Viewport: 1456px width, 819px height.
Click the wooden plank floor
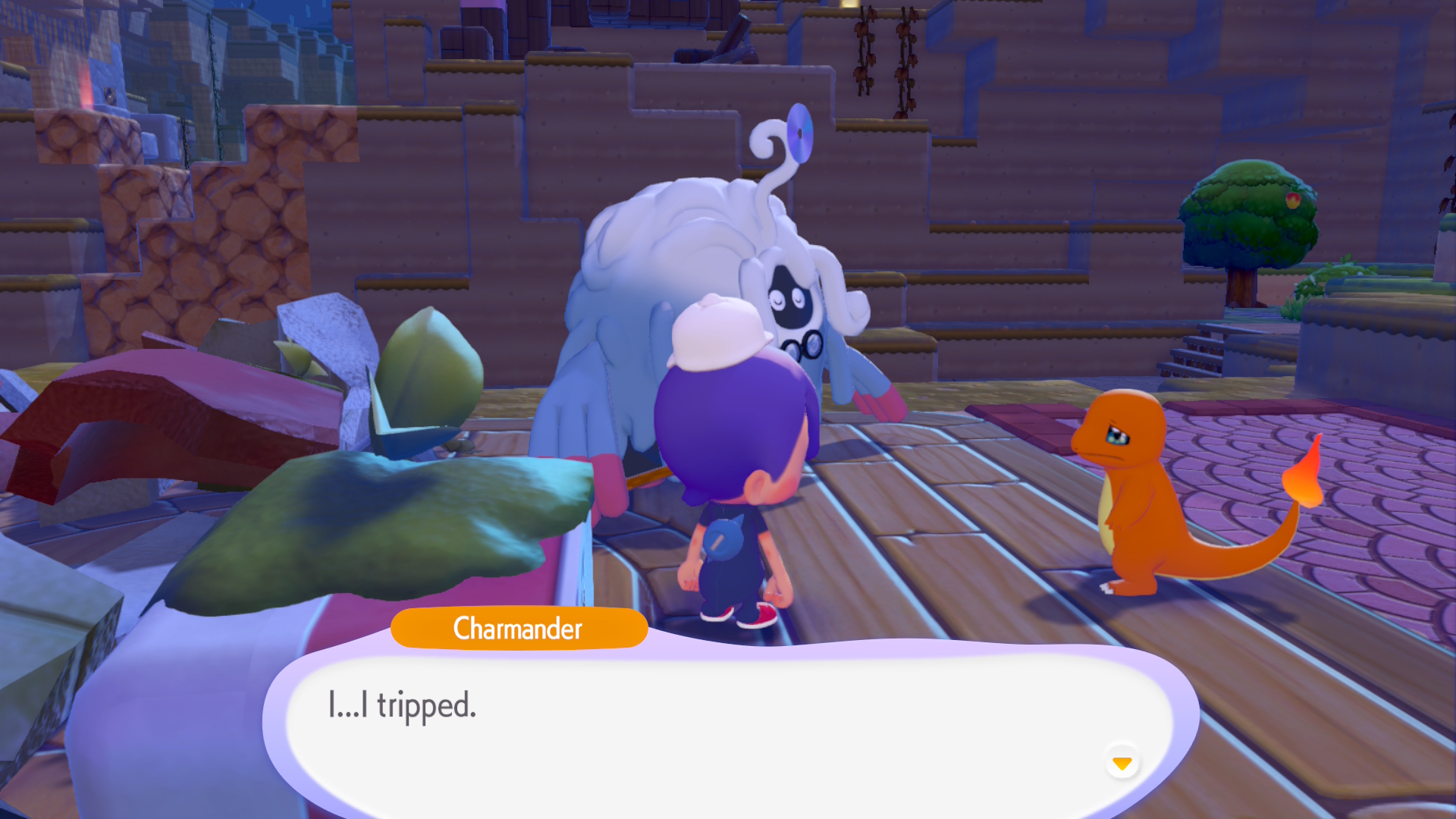(x=948, y=546)
